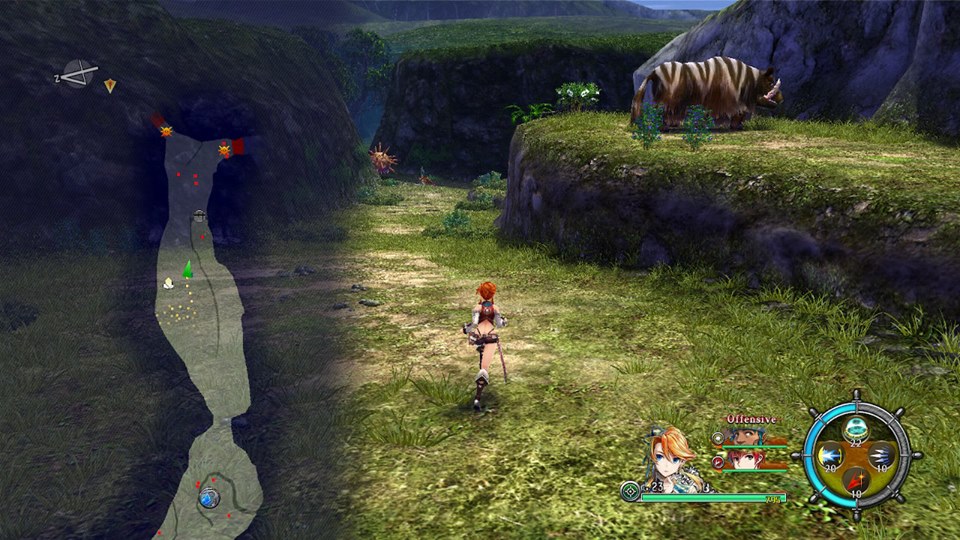This screenshot has height=540, width=960.
Task: Activate the bottom red slash skill
Action: coord(855,483)
